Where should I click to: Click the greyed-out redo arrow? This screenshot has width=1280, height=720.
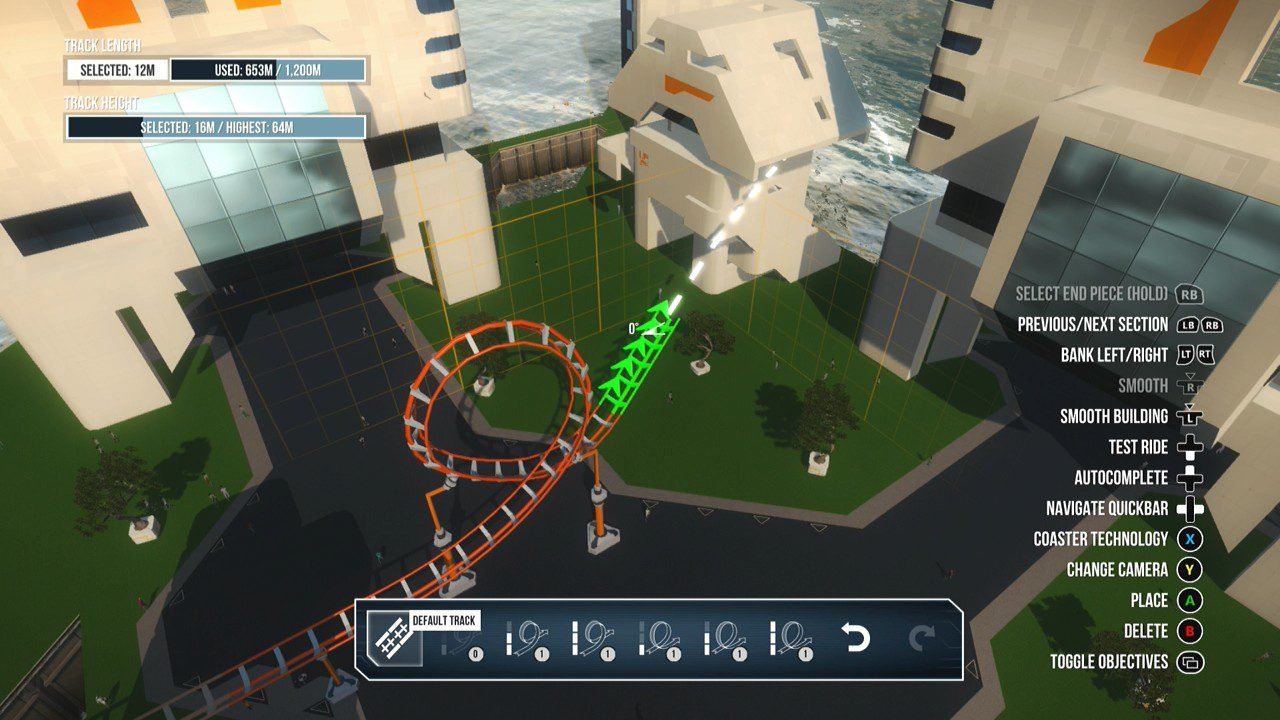click(921, 637)
